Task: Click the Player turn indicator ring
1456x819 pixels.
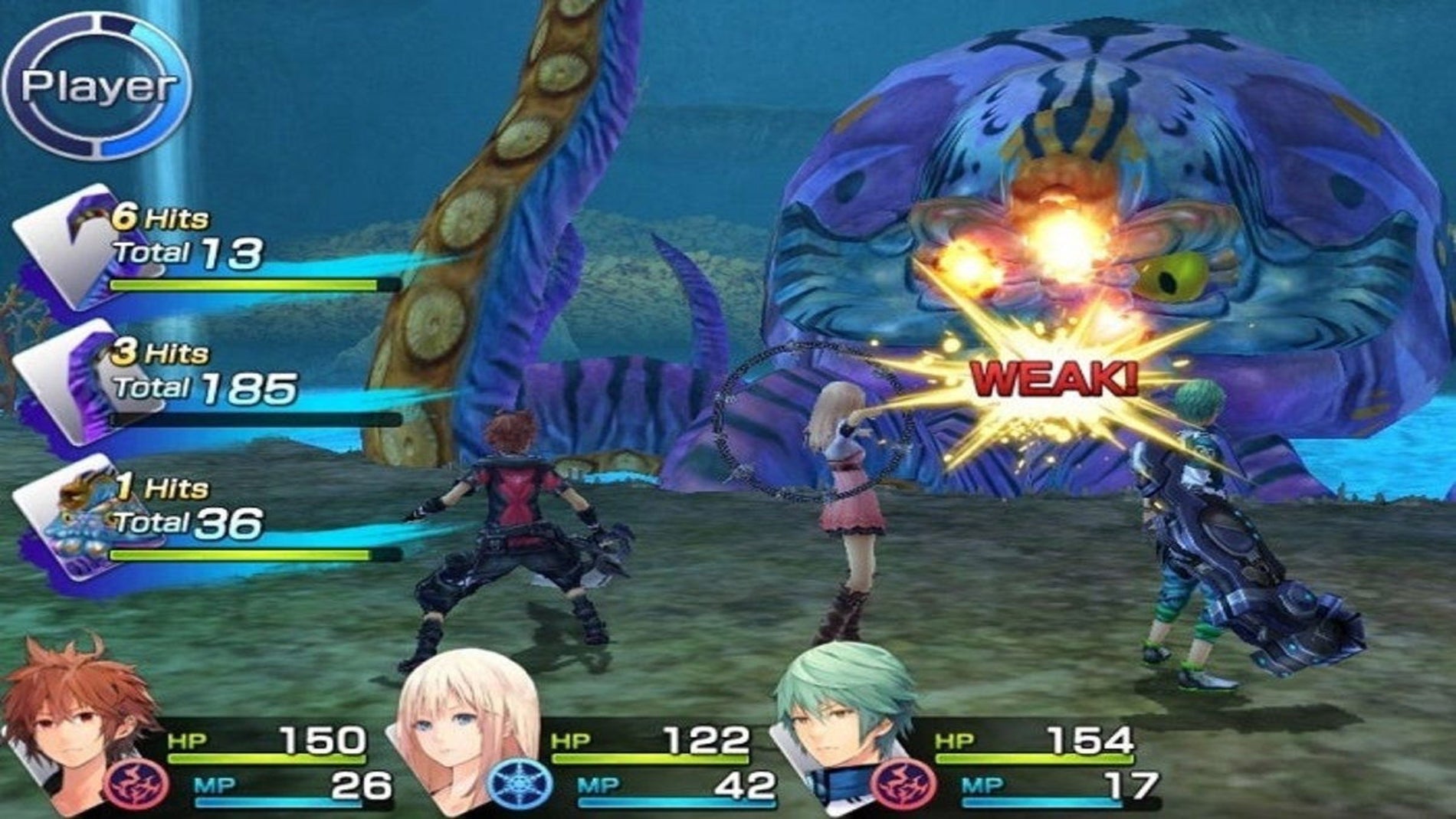Action: [x=97, y=86]
